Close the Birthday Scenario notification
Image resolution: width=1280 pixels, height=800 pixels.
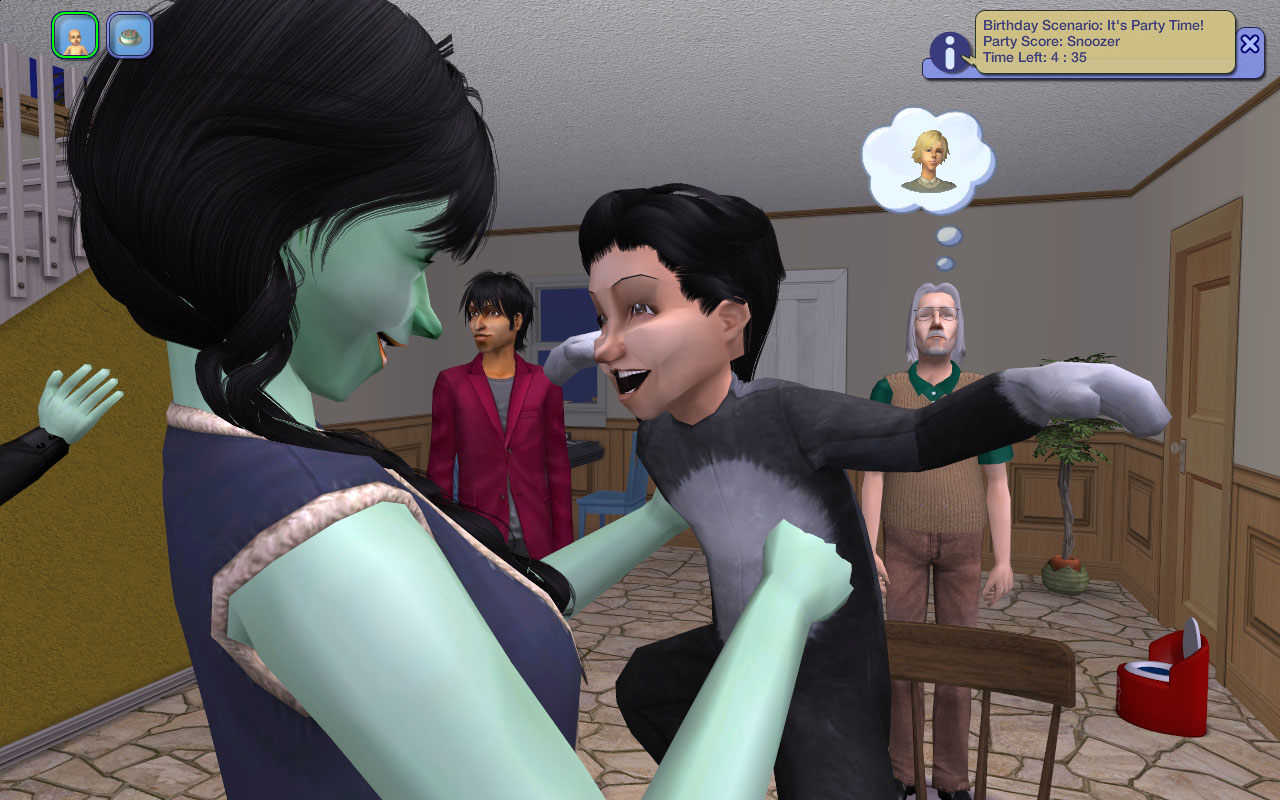[x=1250, y=43]
